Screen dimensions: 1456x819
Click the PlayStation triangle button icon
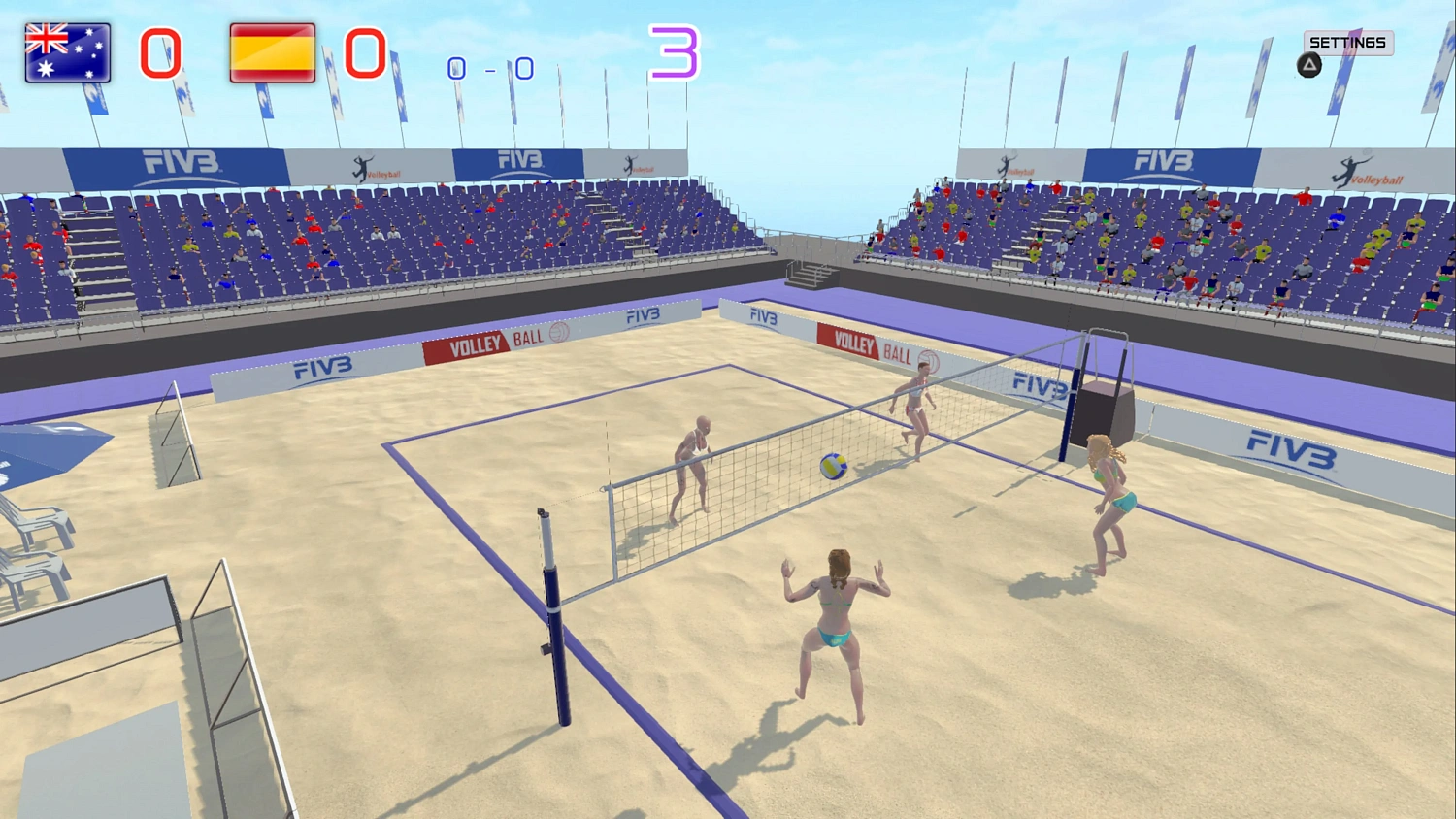[1309, 64]
